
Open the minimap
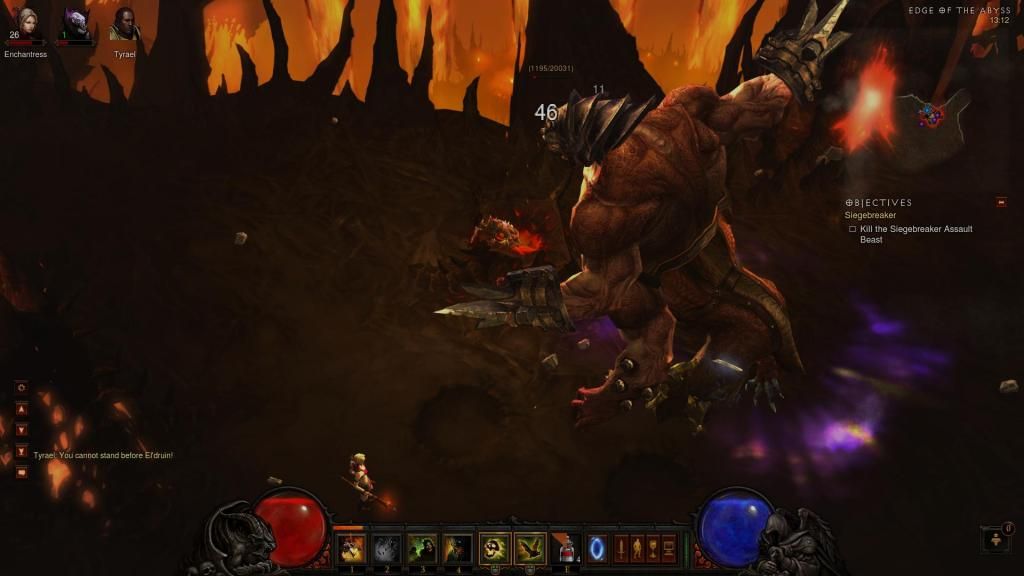(933, 114)
